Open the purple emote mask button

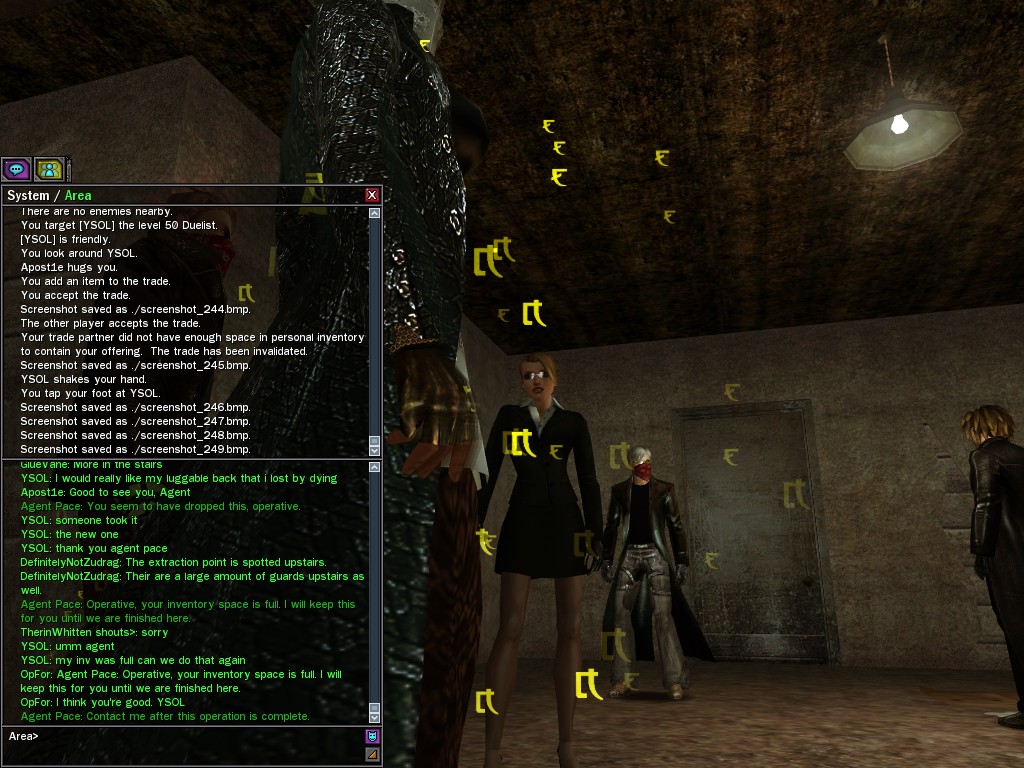point(372,737)
